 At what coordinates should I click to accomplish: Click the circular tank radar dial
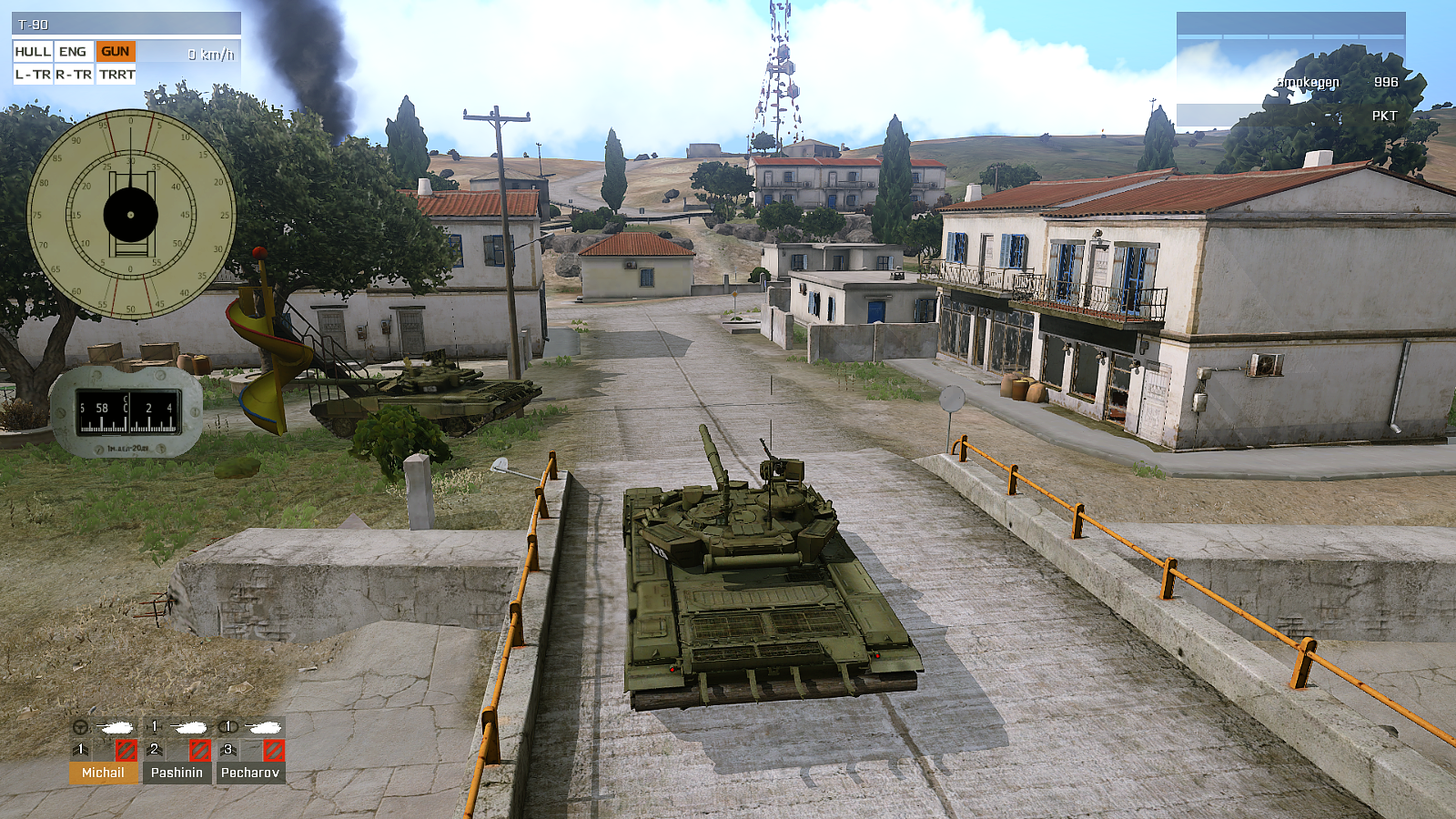(131, 215)
